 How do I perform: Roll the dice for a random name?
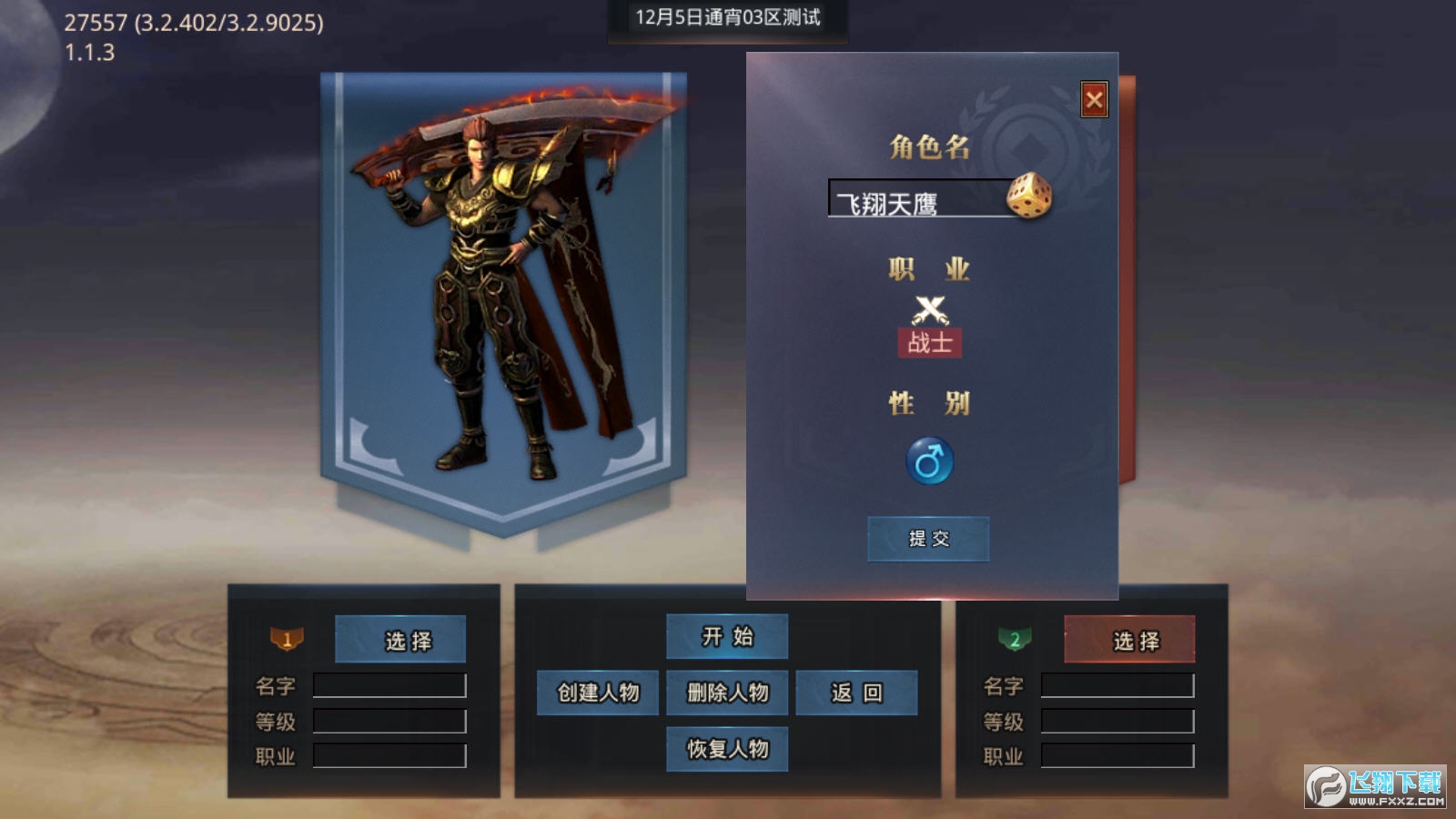click(x=1028, y=196)
